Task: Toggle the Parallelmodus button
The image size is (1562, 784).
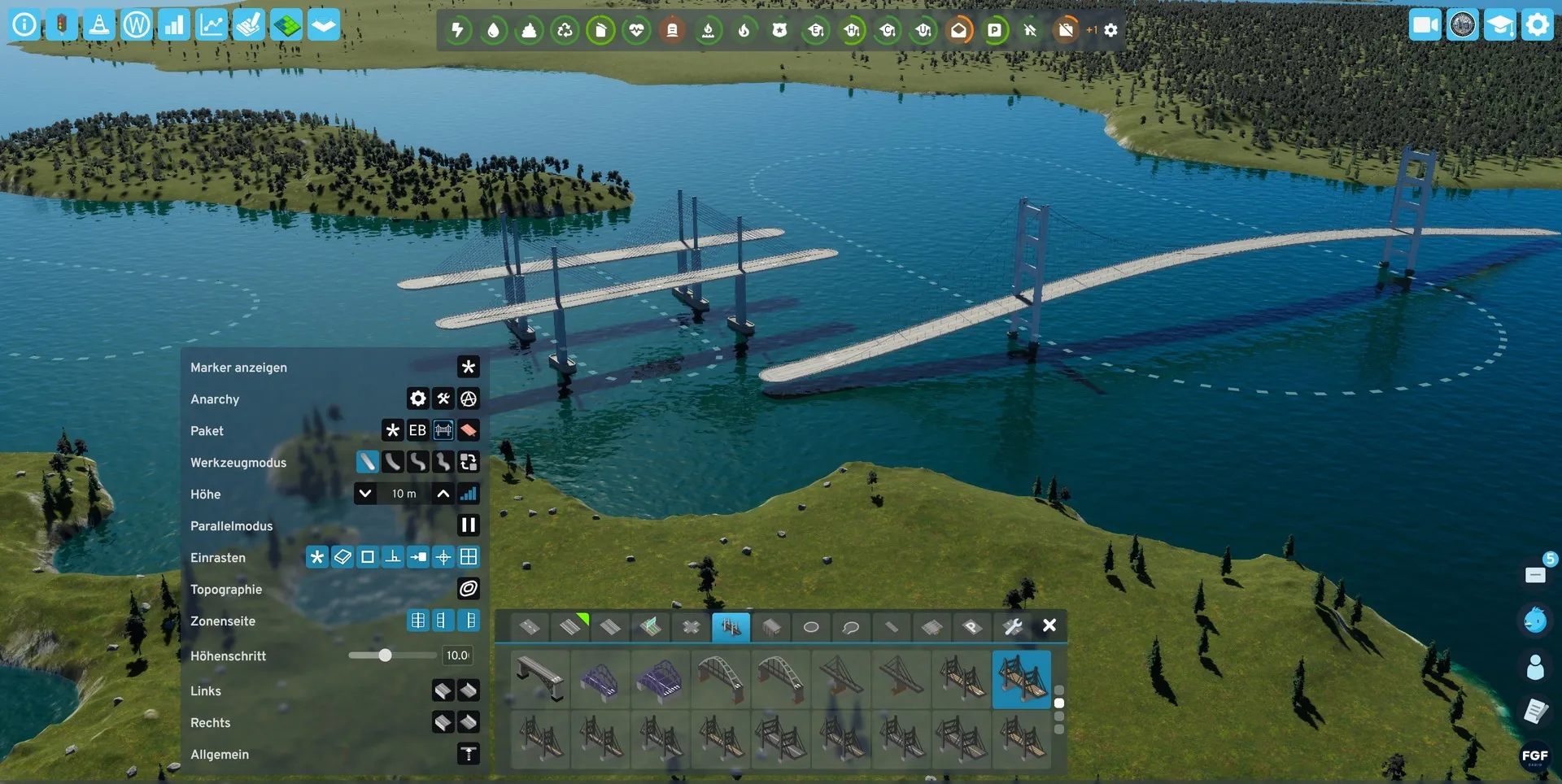Action: point(468,525)
